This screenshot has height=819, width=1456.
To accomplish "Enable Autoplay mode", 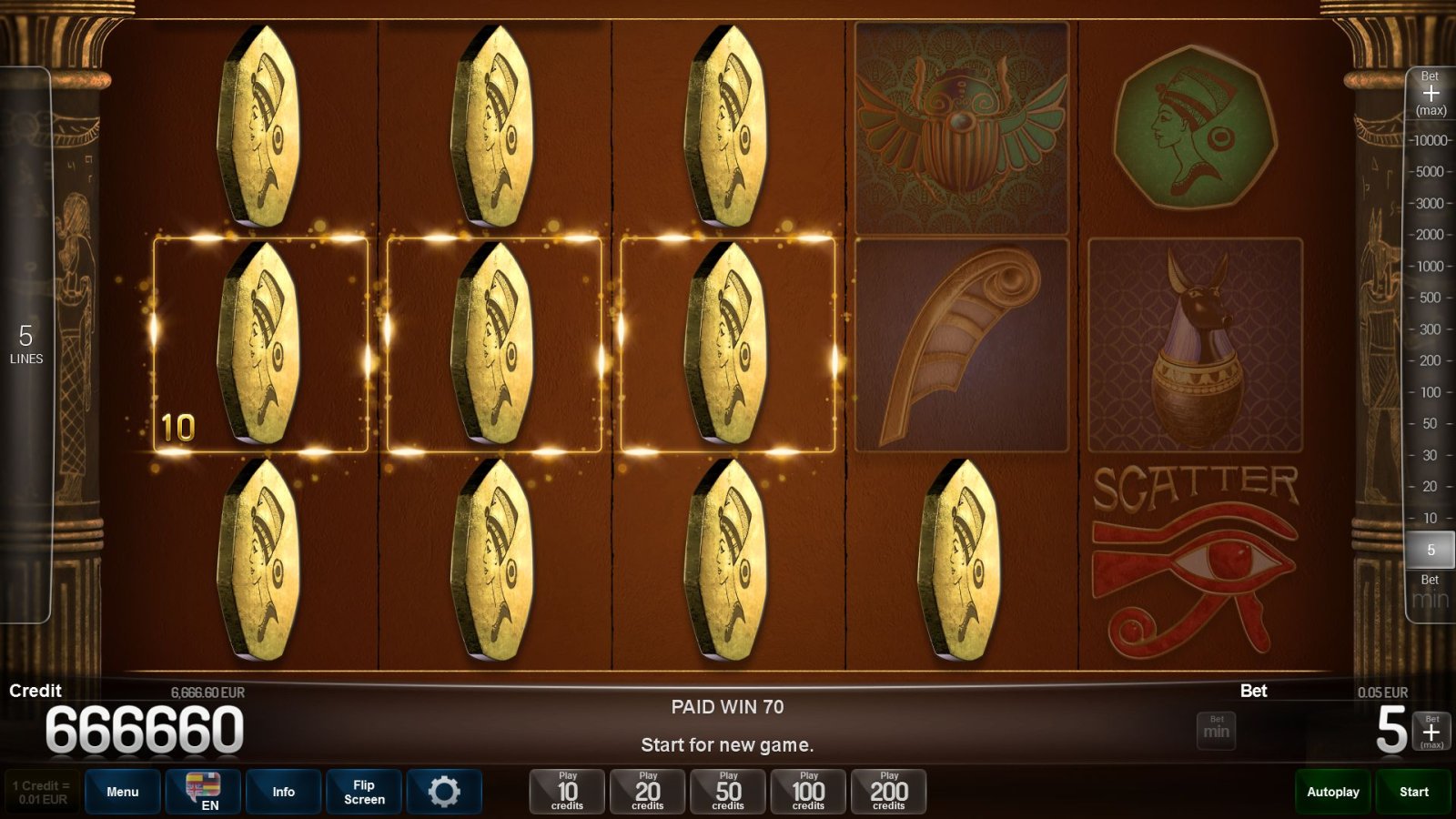I will point(1332,791).
